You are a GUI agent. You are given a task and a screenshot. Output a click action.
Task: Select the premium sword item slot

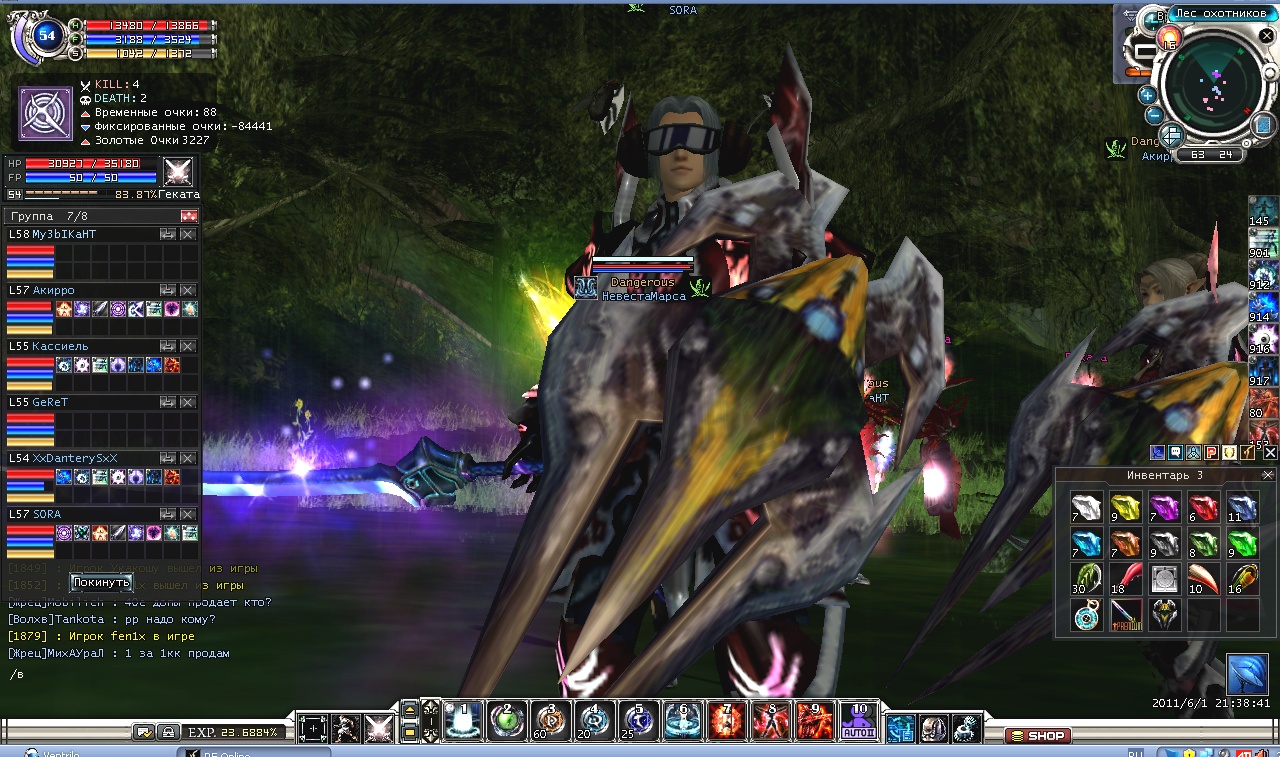[x=1125, y=614]
